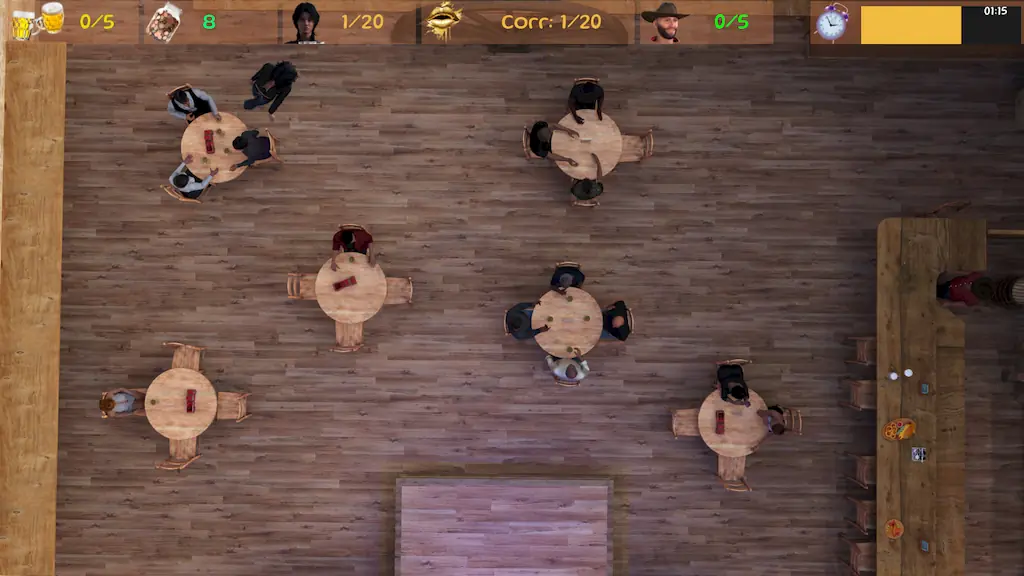This screenshot has width=1024, height=576.
Task: Select the tip jar icon
Action: point(164,22)
